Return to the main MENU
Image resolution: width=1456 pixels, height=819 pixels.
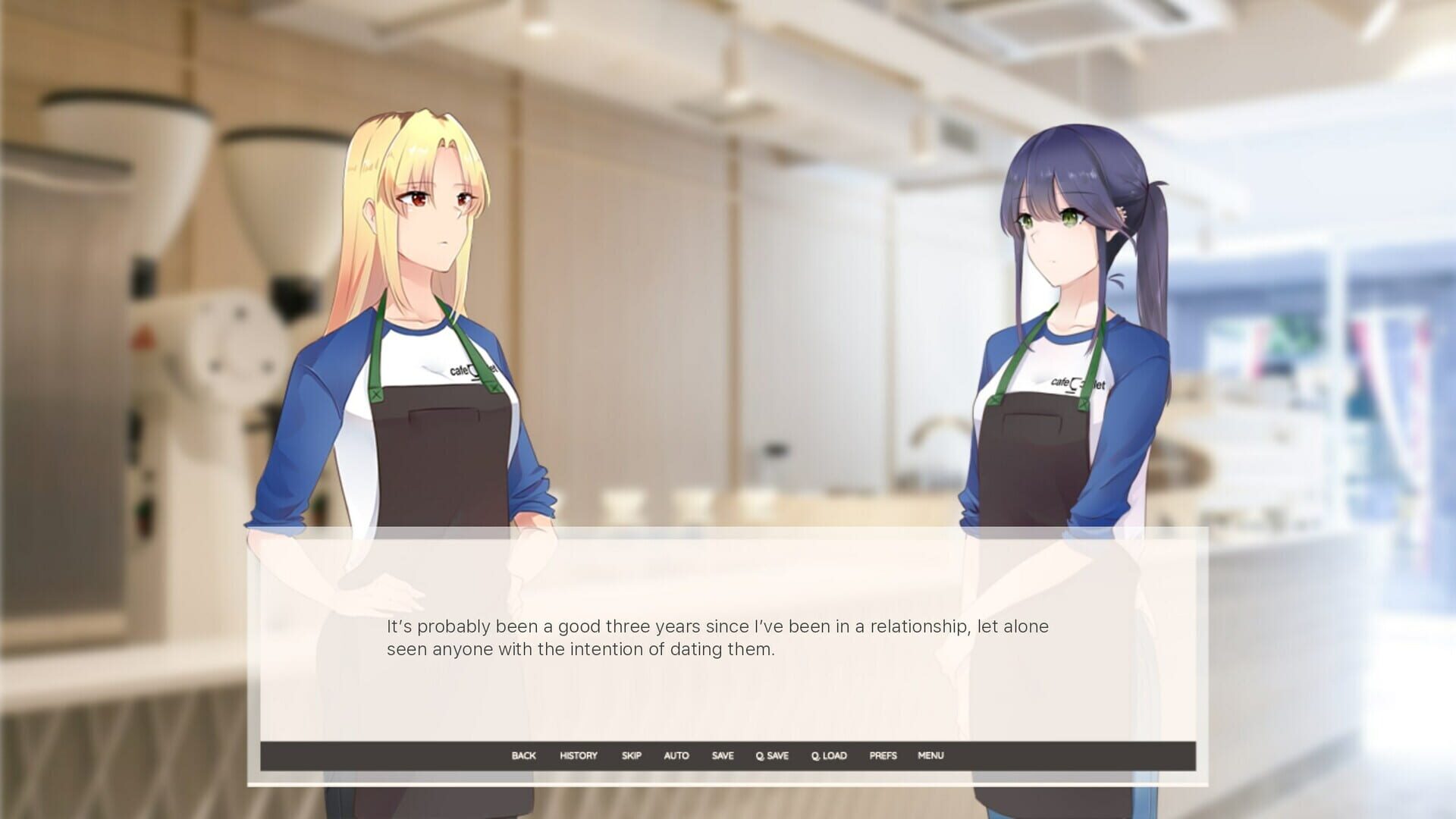pyautogui.click(x=930, y=755)
